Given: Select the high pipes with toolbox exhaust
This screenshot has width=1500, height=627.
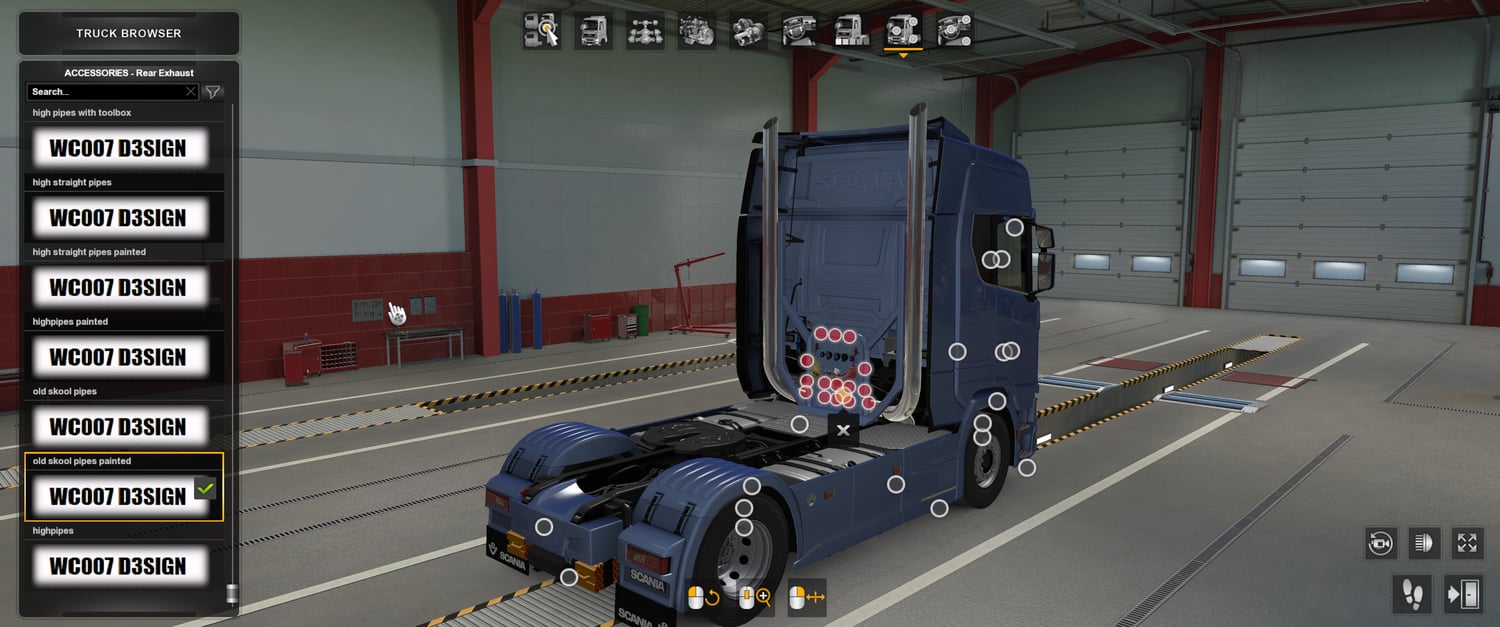Looking at the screenshot, I should tap(124, 148).
